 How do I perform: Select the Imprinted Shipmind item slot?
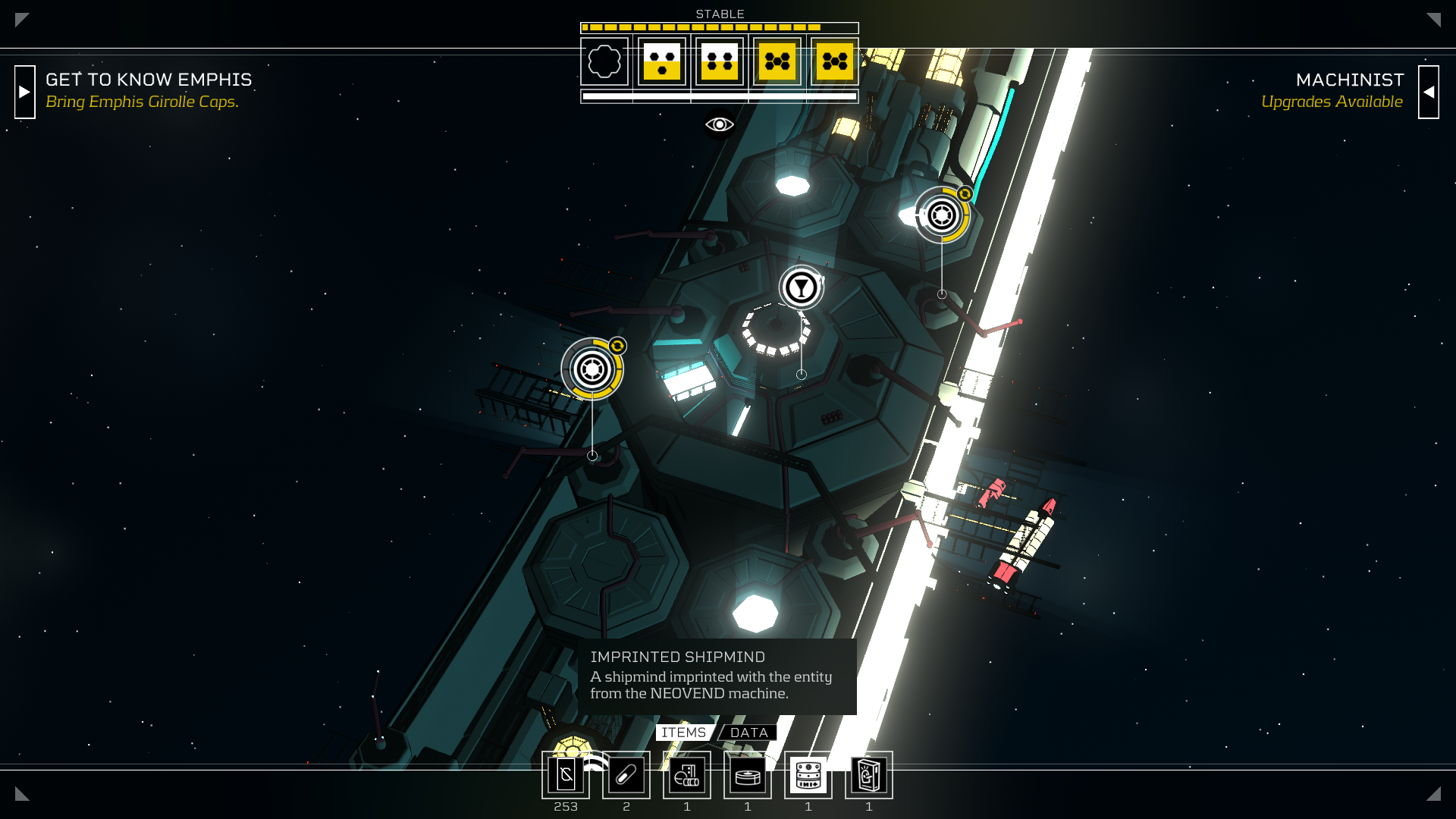coord(808,775)
